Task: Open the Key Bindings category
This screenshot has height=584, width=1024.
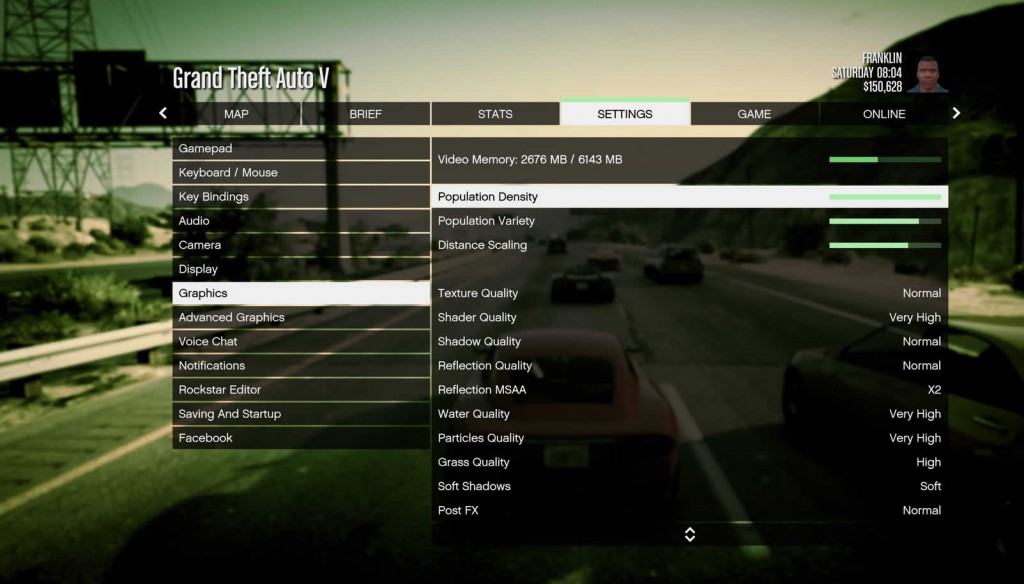Action: click(x=301, y=197)
